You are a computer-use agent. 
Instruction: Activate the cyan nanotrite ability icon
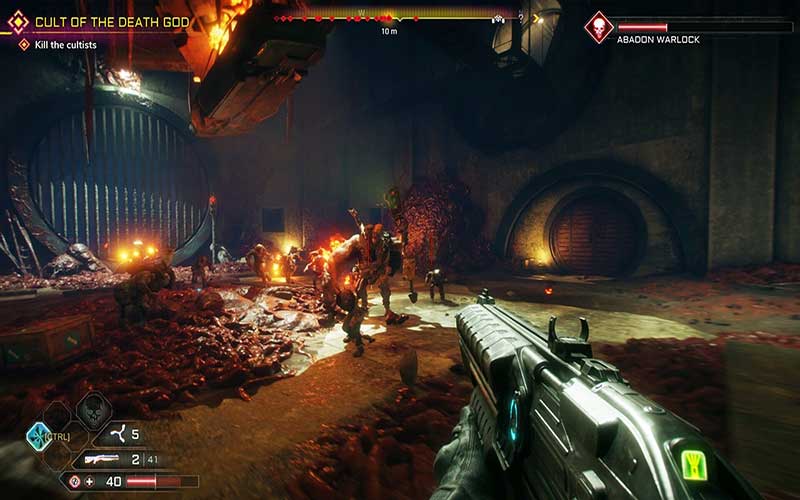[x=39, y=436]
